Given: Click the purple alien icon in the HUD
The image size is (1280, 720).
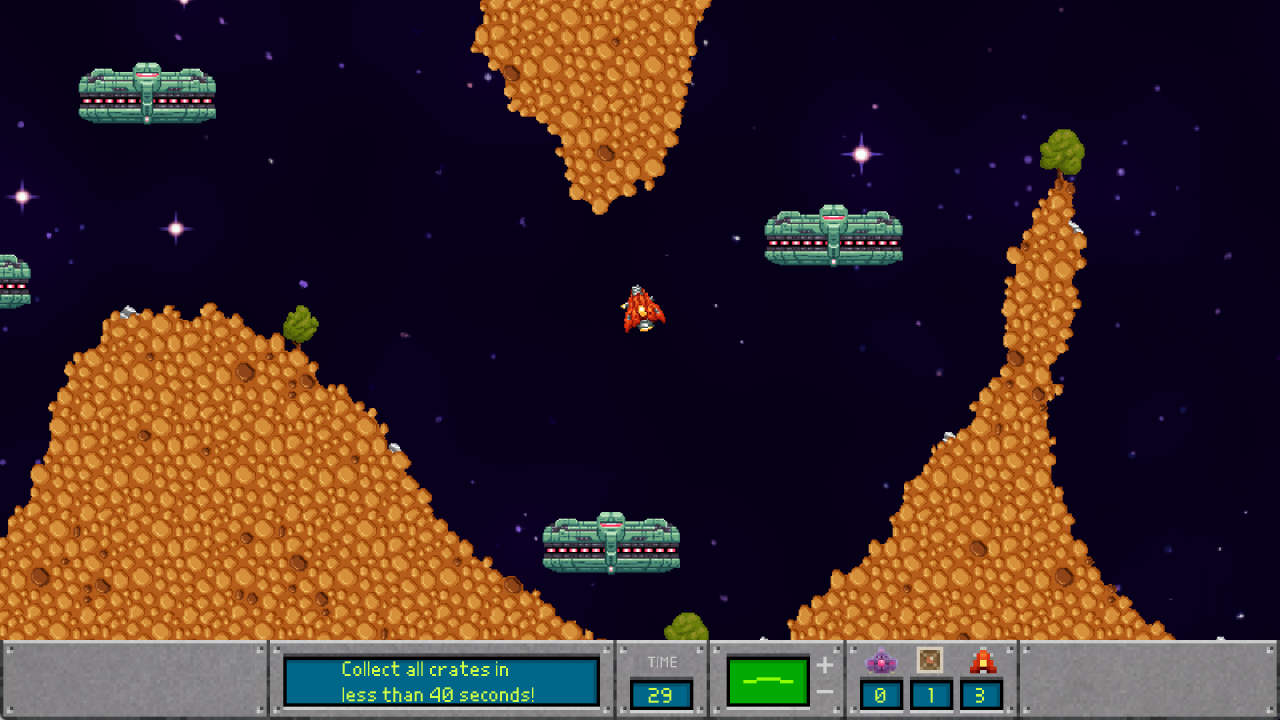Looking at the screenshot, I should [882, 661].
